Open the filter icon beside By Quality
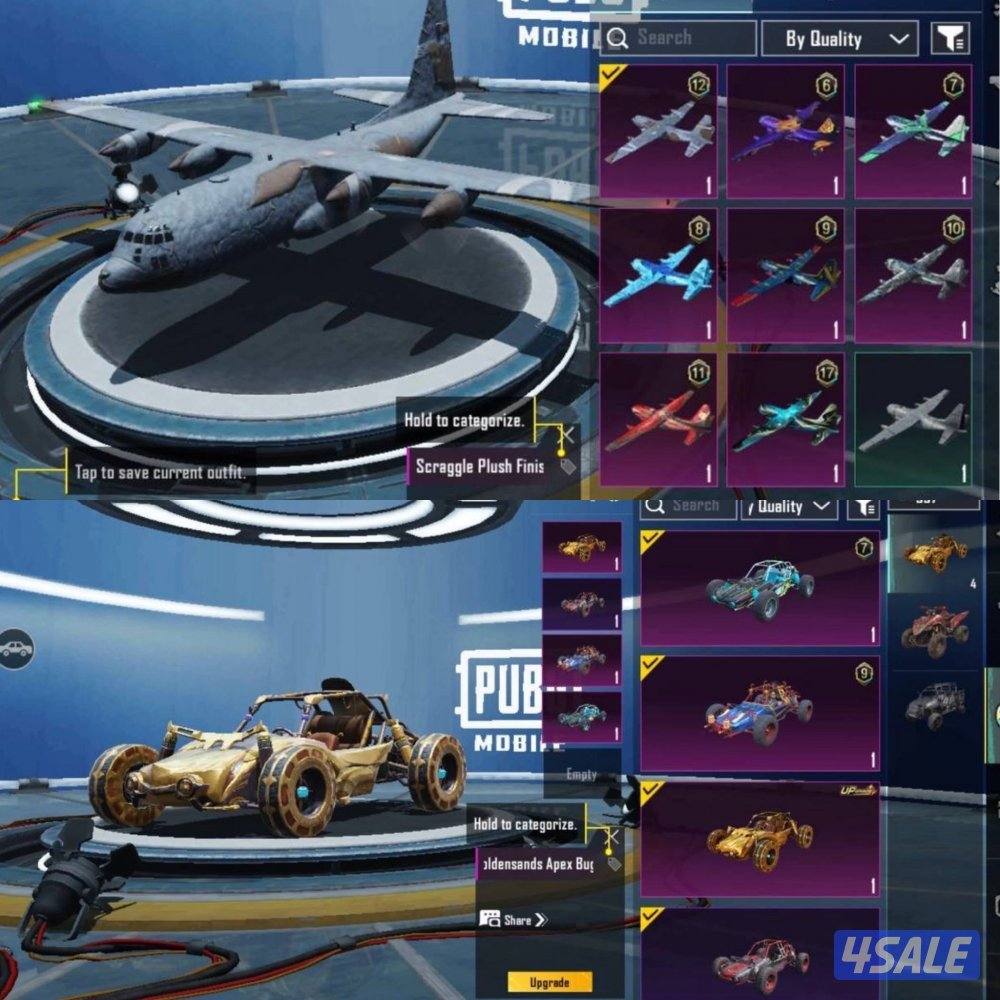Image resolution: width=1000 pixels, height=1000 pixels. click(950, 39)
